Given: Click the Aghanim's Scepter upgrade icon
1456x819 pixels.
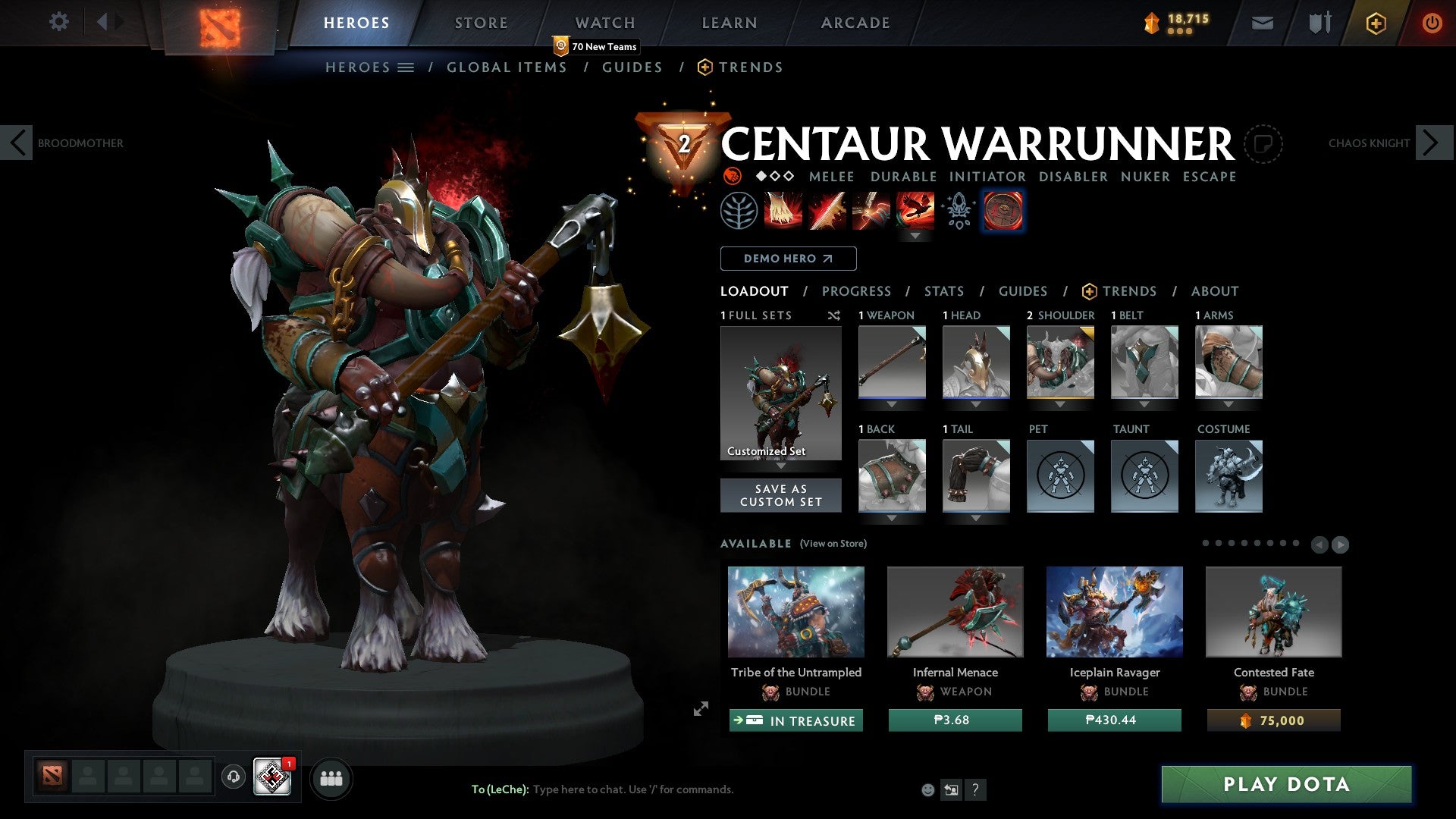Looking at the screenshot, I should pos(957,211).
